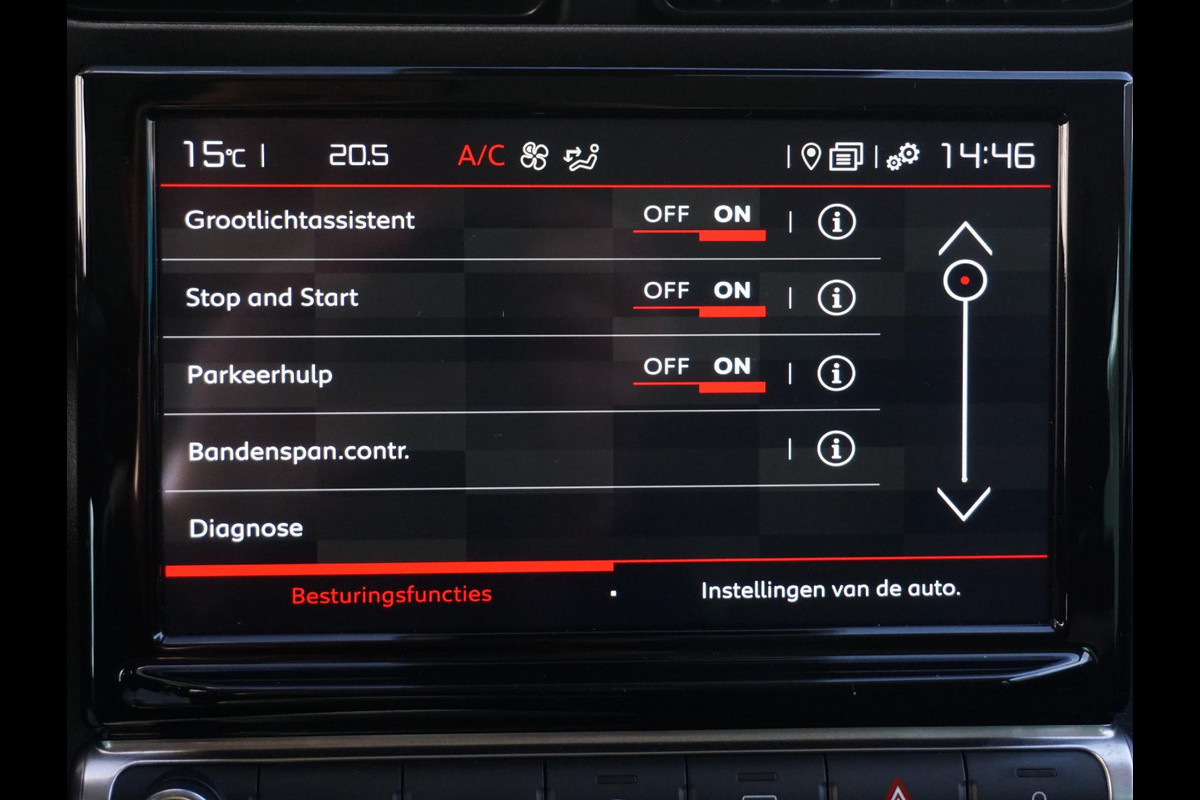Image resolution: width=1200 pixels, height=800 pixels.
Task: Tap the 20.5 temperature setting
Action: coord(358,156)
